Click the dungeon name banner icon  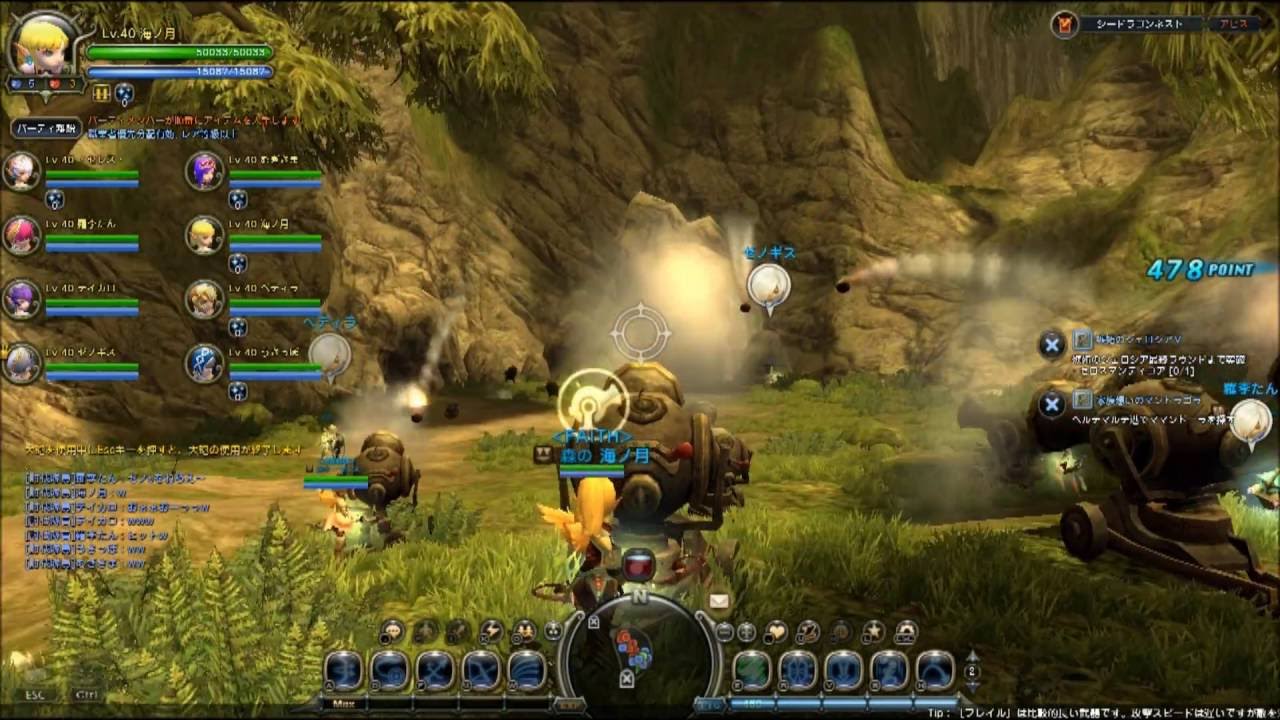click(1065, 24)
